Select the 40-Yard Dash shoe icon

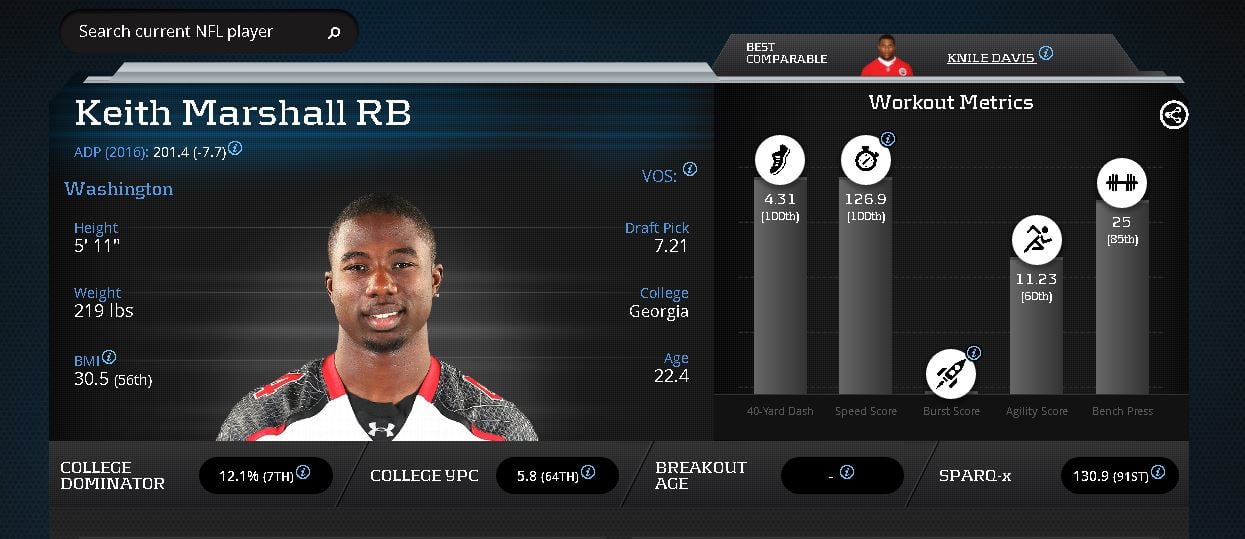[x=779, y=159]
